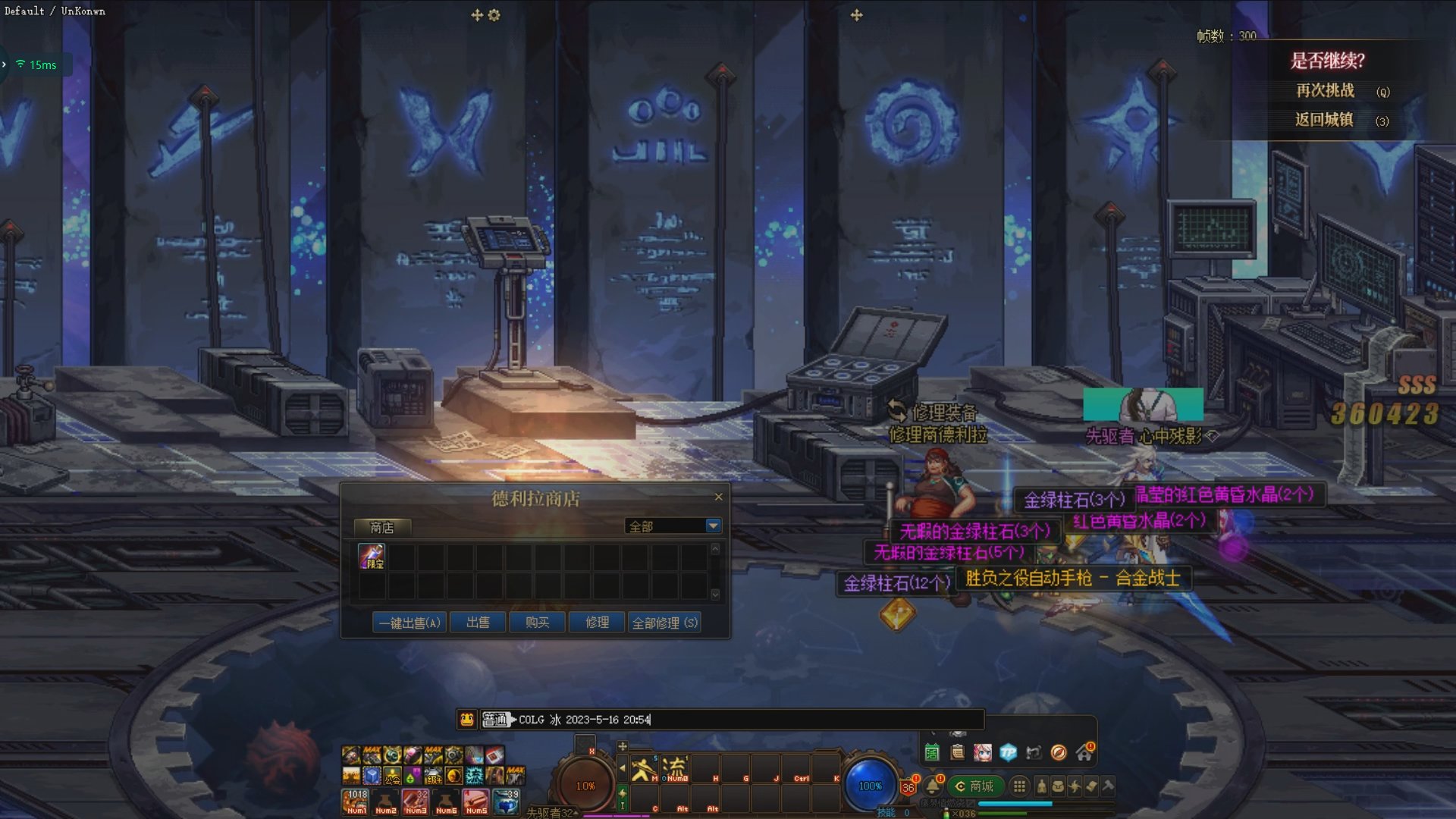
Task: Open the 全部 filter dropdown
Action: 713,526
